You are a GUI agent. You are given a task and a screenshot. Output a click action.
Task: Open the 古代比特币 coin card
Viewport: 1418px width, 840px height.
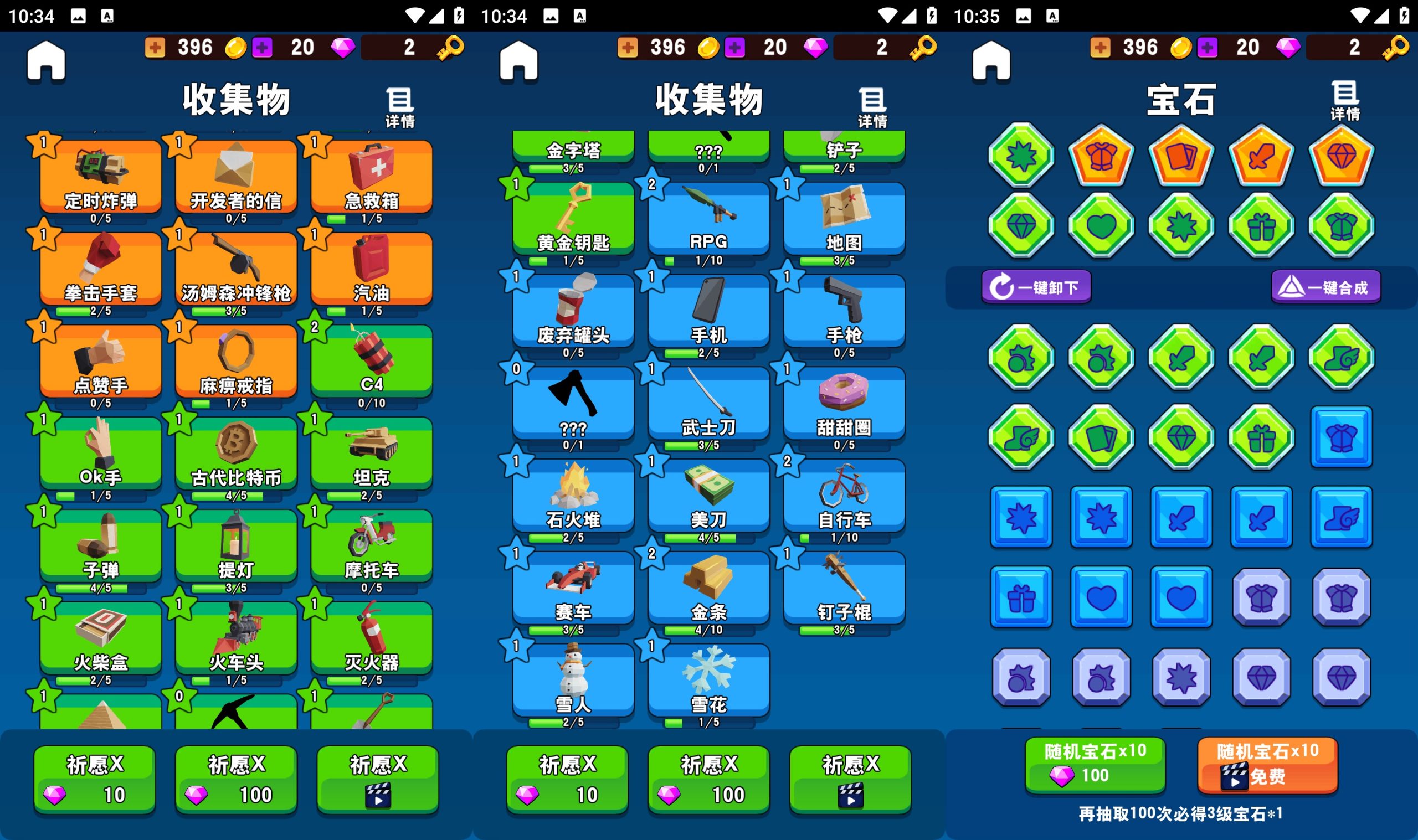[236, 454]
